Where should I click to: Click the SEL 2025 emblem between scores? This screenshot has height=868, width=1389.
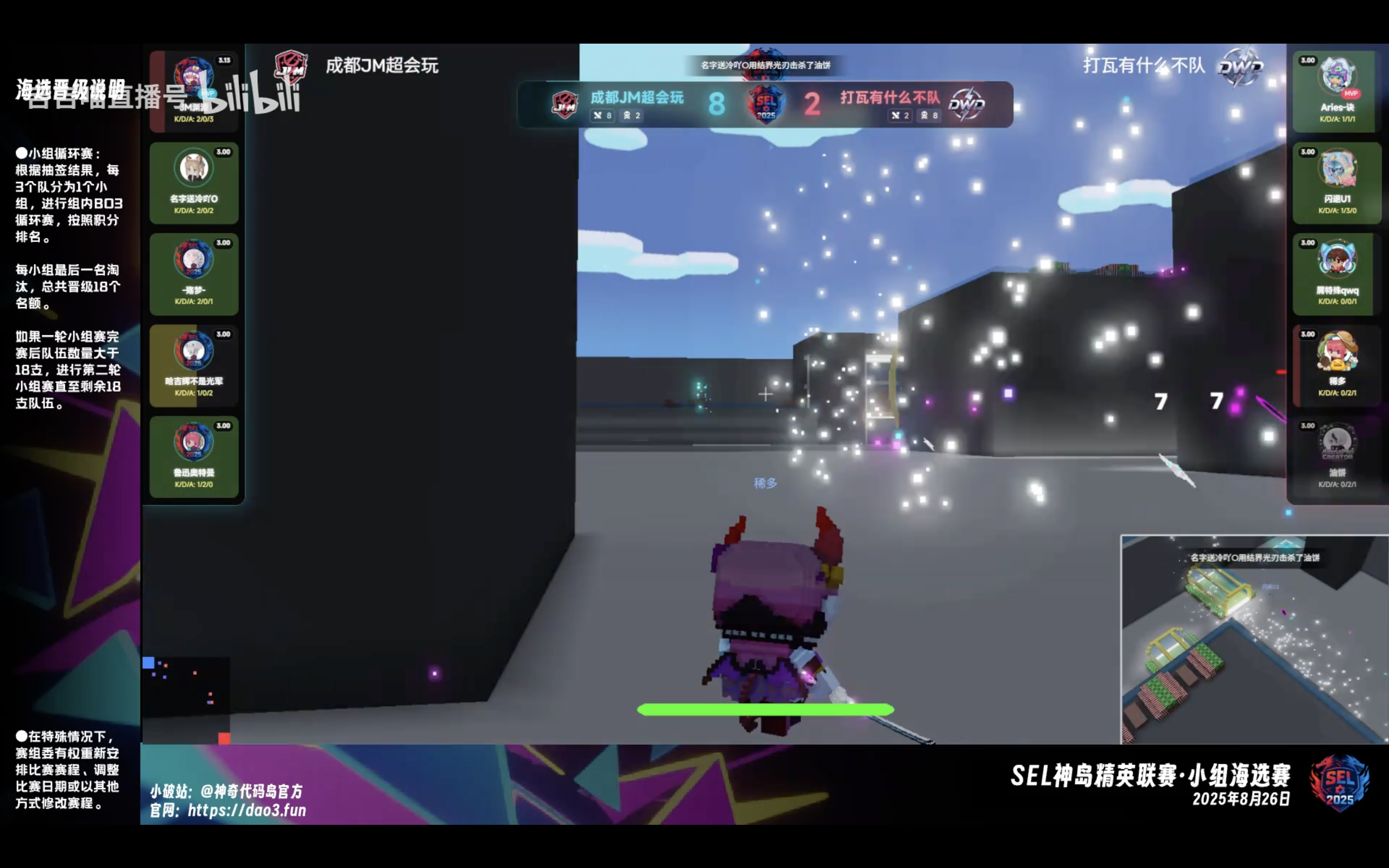(766, 104)
